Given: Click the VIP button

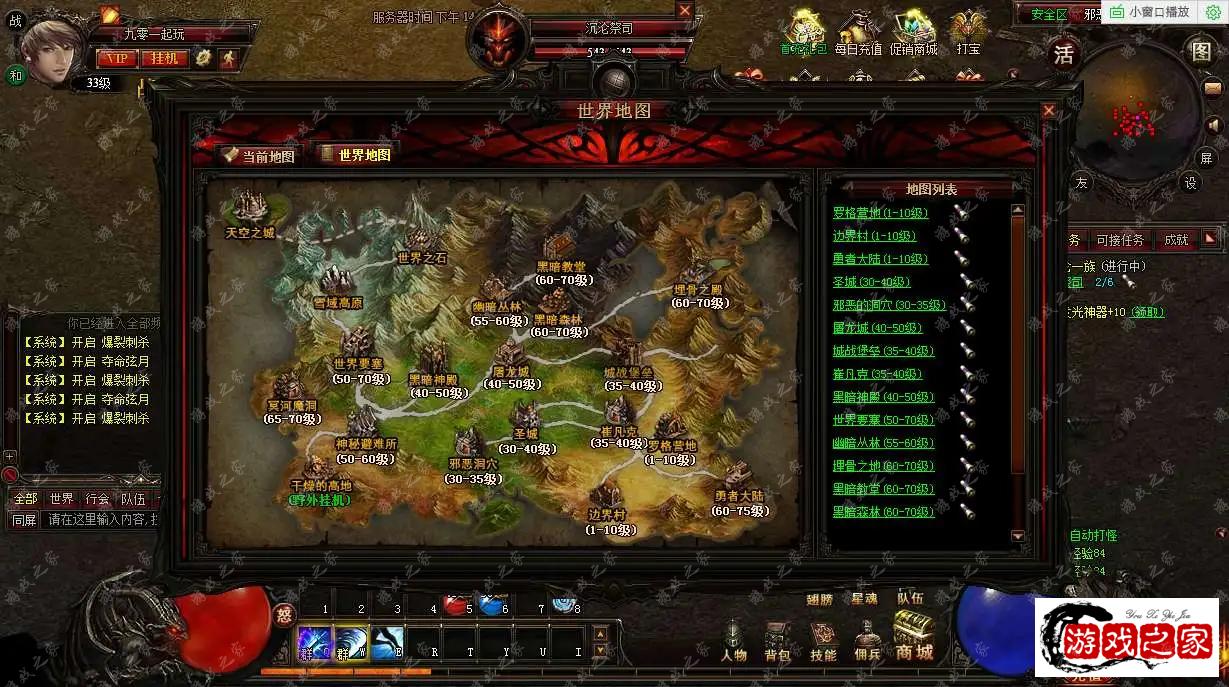Looking at the screenshot, I should tap(116, 58).
